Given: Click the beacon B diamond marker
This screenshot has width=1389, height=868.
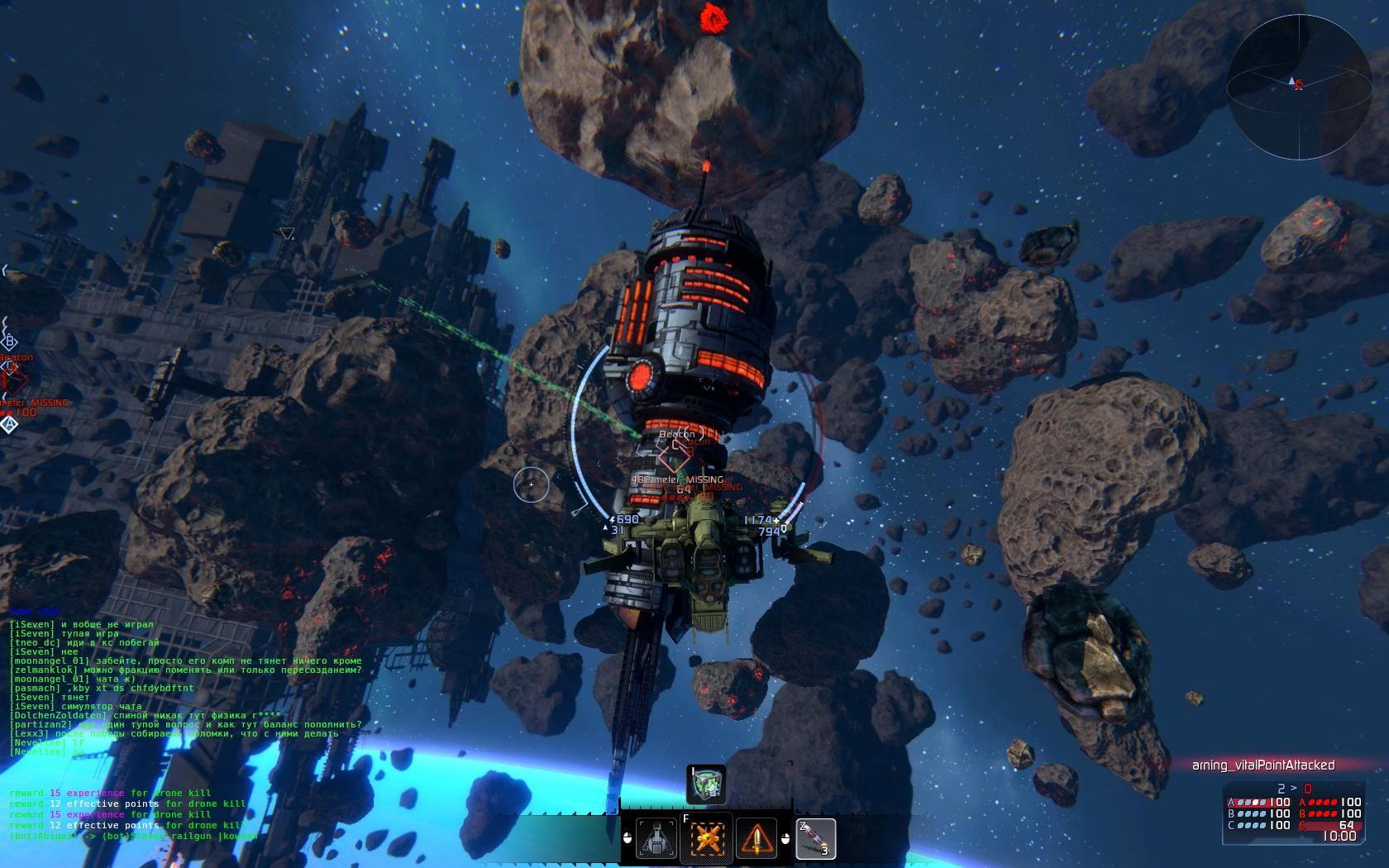Looking at the screenshot, I should tap(10, 341).
